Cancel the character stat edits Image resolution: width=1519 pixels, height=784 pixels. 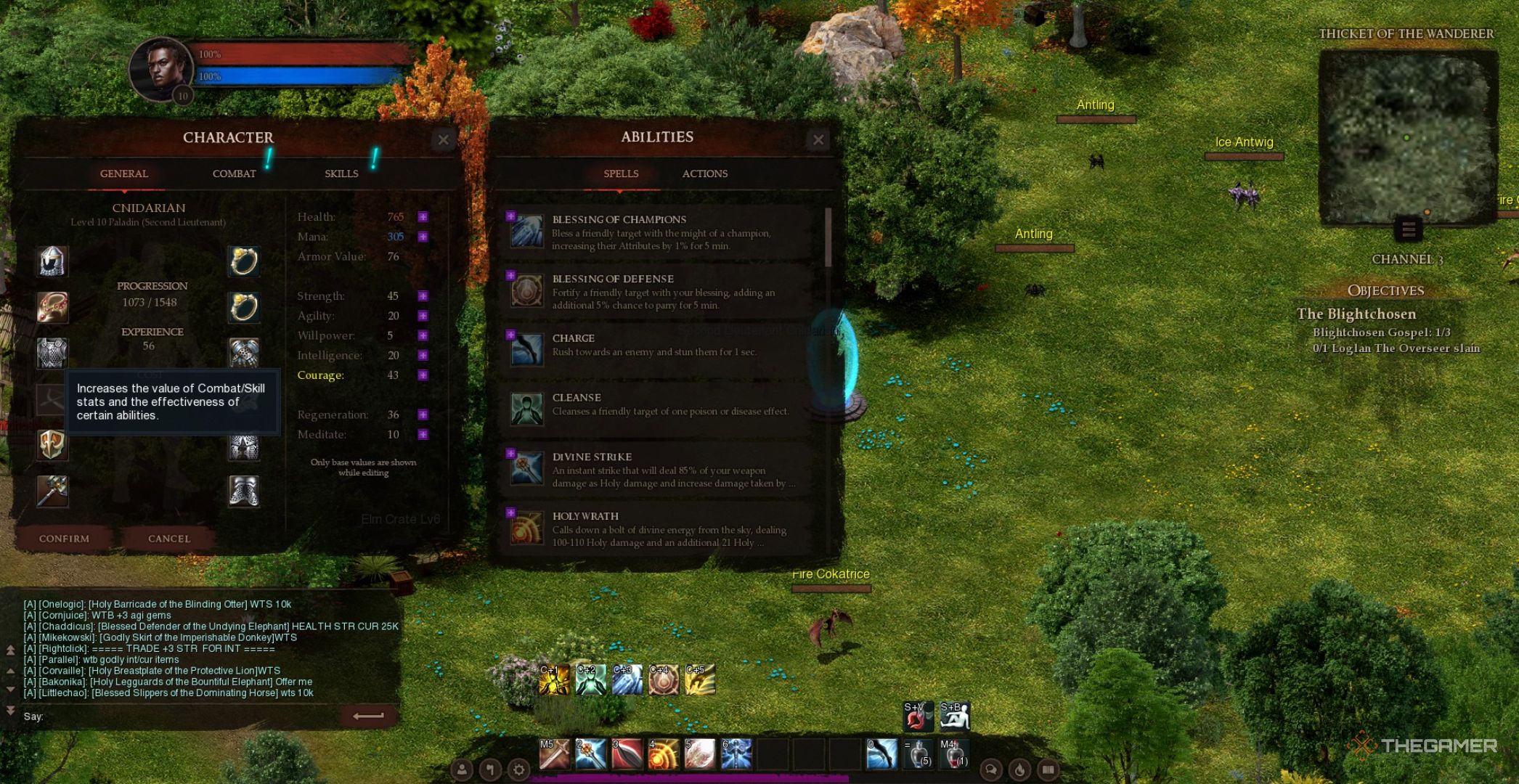click(x=169, y=539)
